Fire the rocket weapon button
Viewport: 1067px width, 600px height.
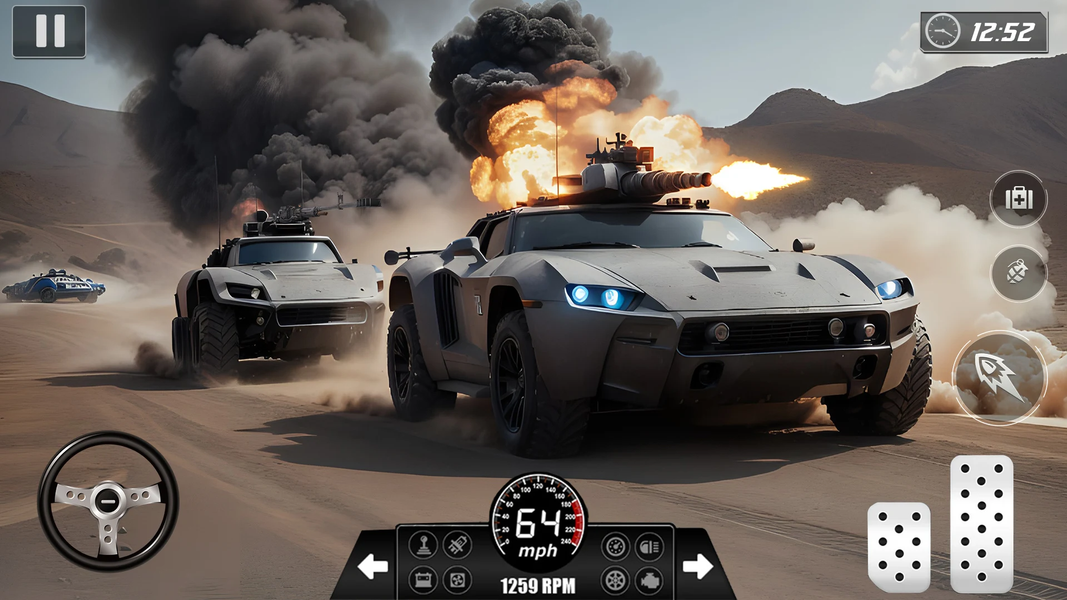pos(999,378)
